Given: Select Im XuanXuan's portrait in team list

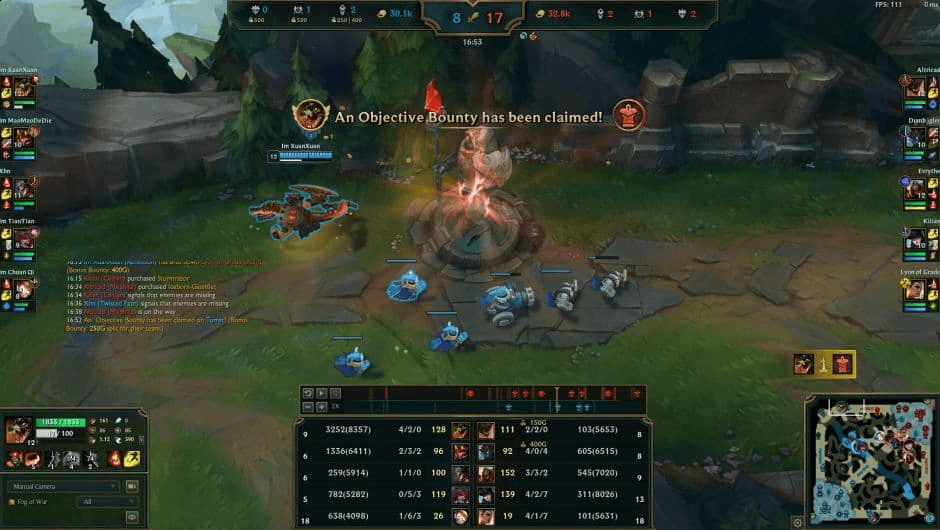Looking at the screenshot, I should (x=22, y=88).
